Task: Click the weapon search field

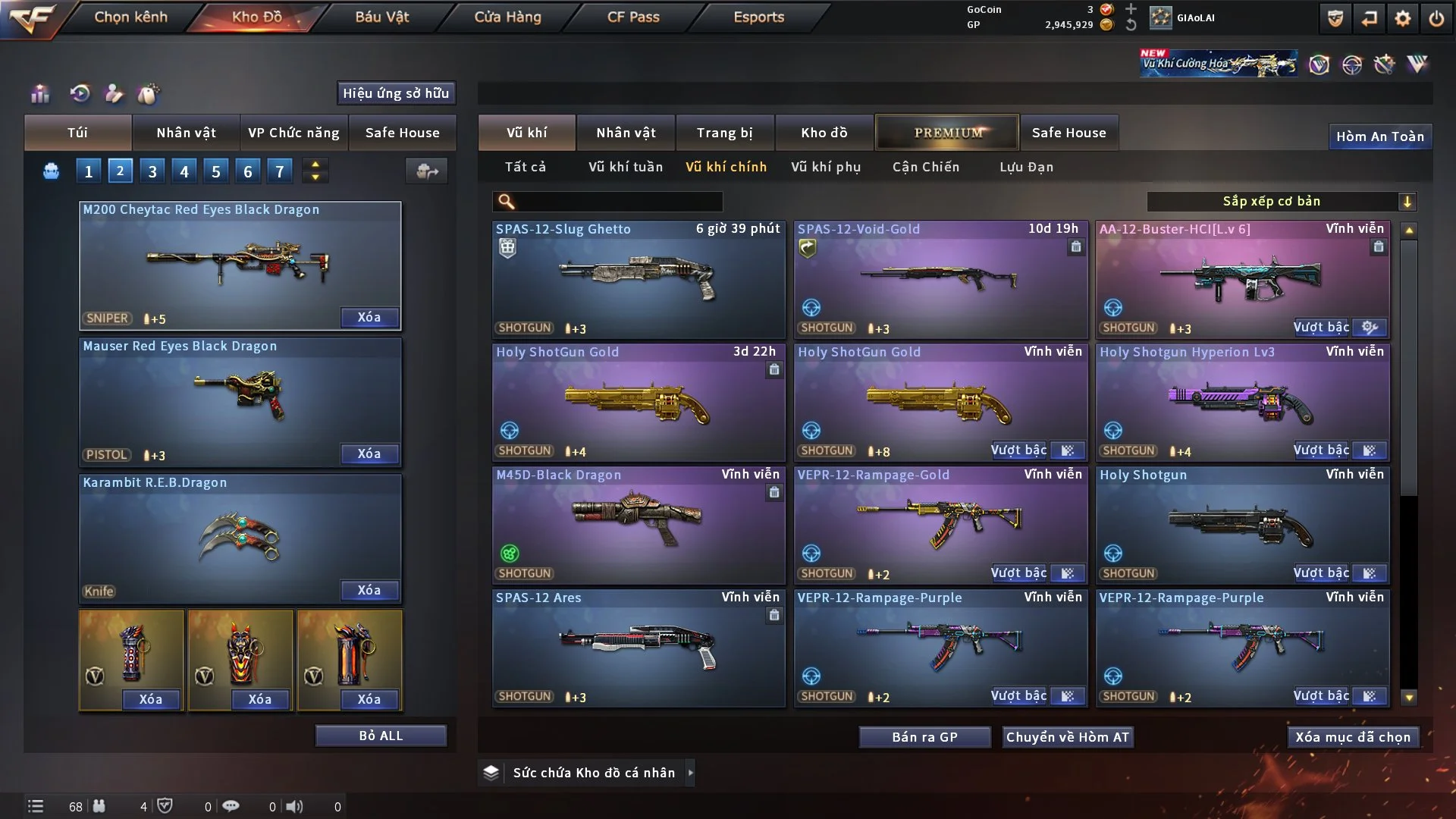Action: pyautogui.click(x=618, y=202)
